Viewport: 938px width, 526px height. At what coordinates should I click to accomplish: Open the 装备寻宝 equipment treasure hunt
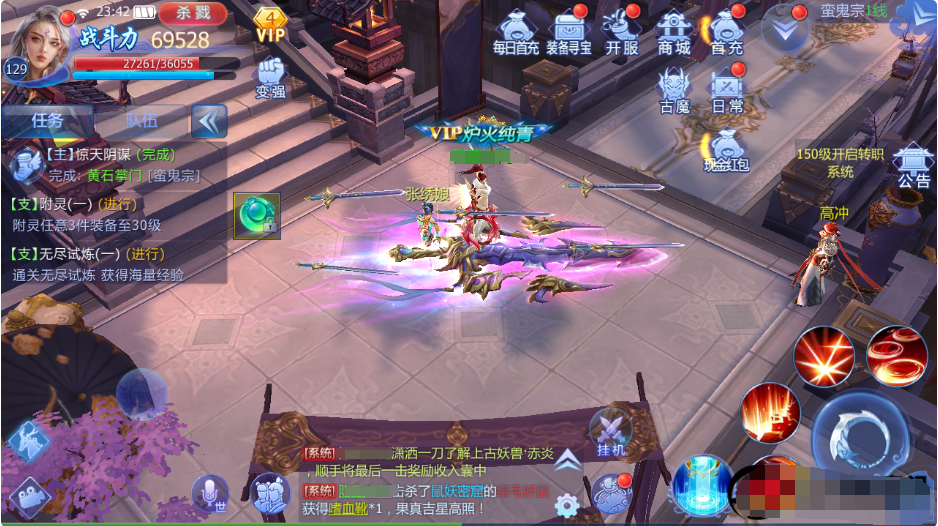pos(570,31)
